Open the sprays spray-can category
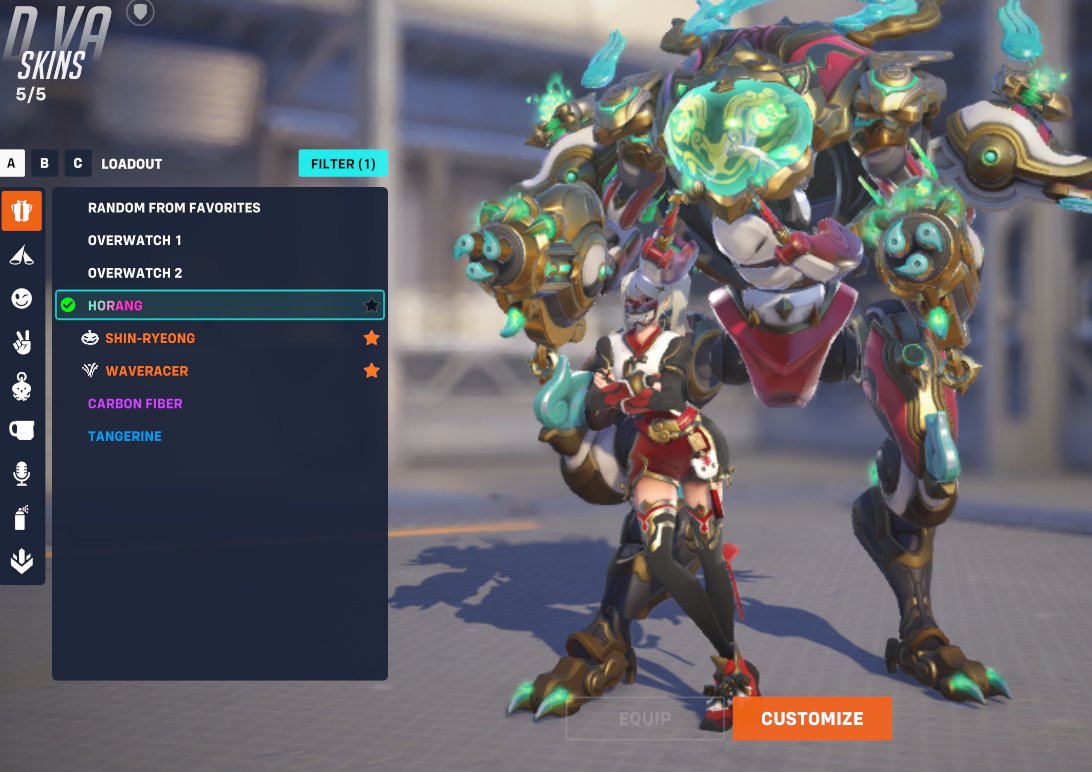1092x772 pixels. click(x=21, y=518)
